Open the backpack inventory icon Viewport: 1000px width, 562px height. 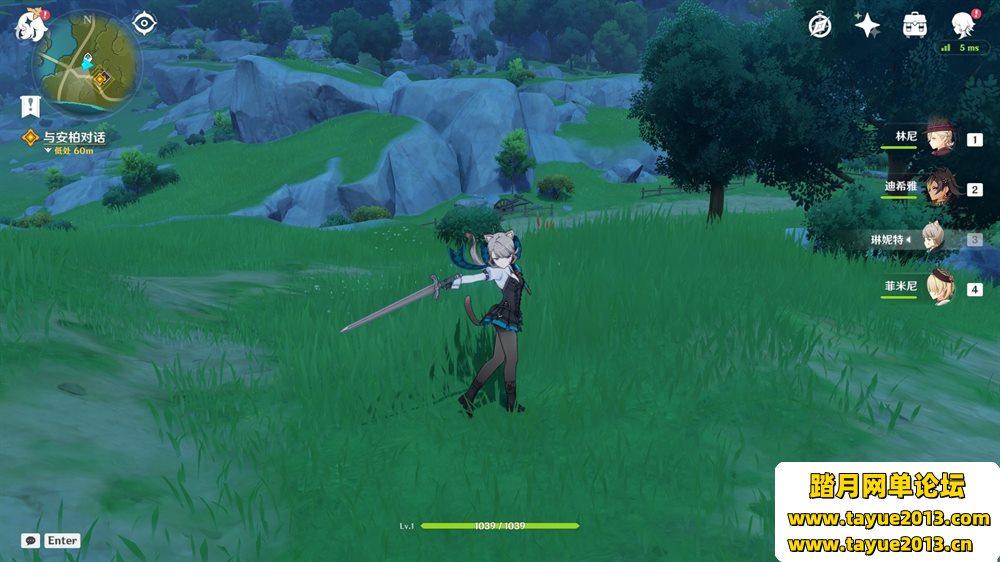pos(914,25)
